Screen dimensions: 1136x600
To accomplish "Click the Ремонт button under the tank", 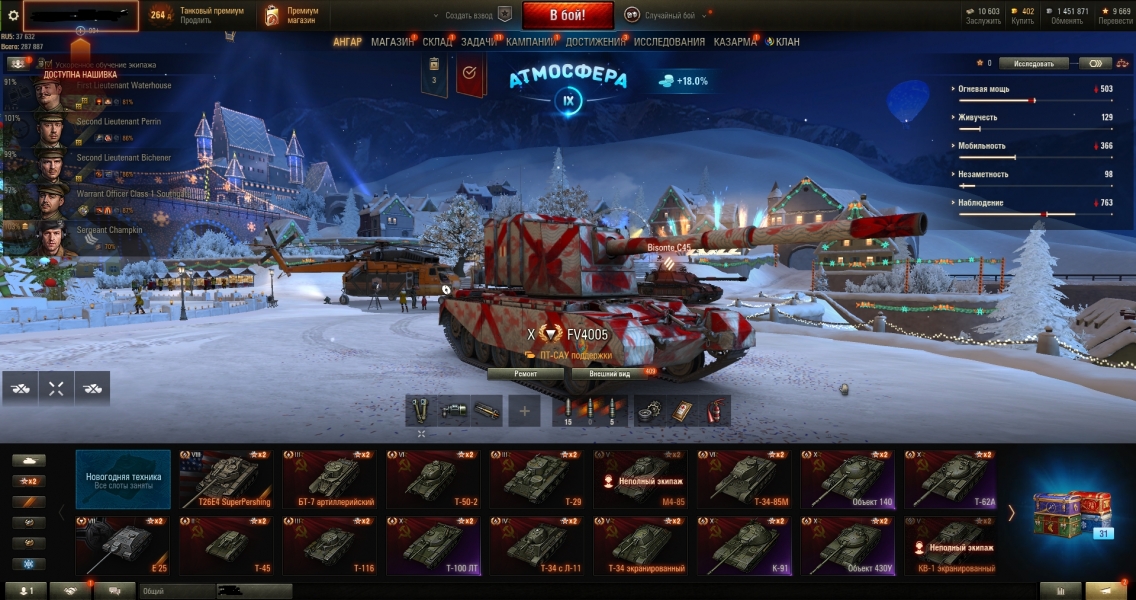I will pyautogui.click(x=525, y=374).
